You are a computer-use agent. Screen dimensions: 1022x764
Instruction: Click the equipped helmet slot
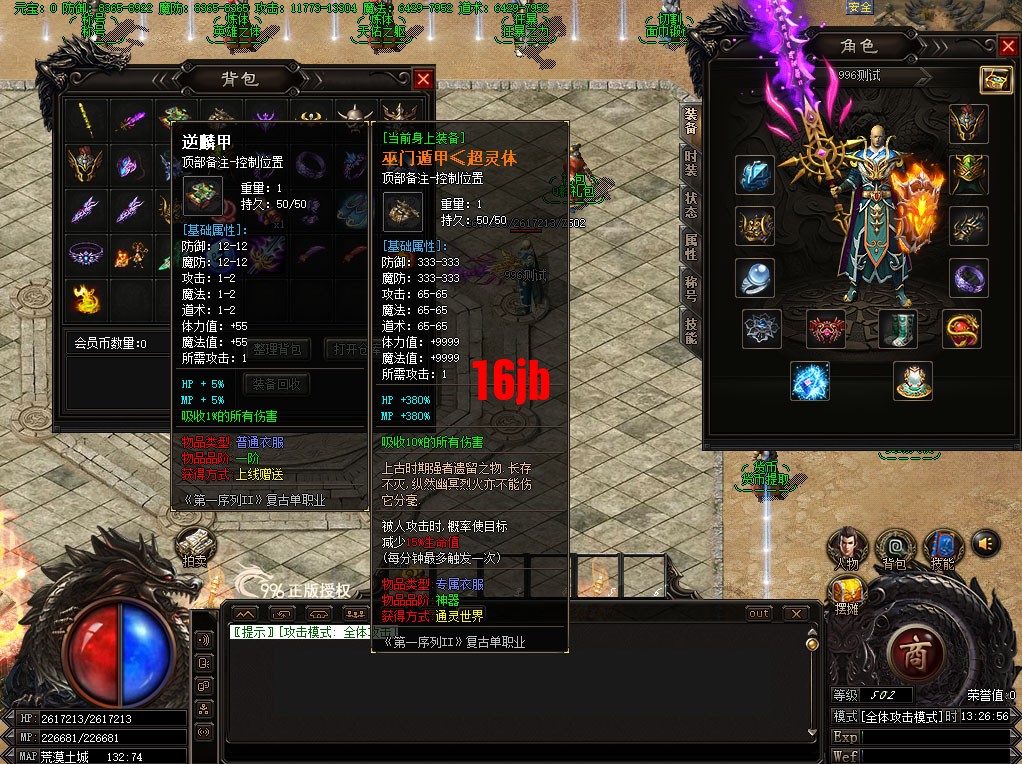(968, 124)
